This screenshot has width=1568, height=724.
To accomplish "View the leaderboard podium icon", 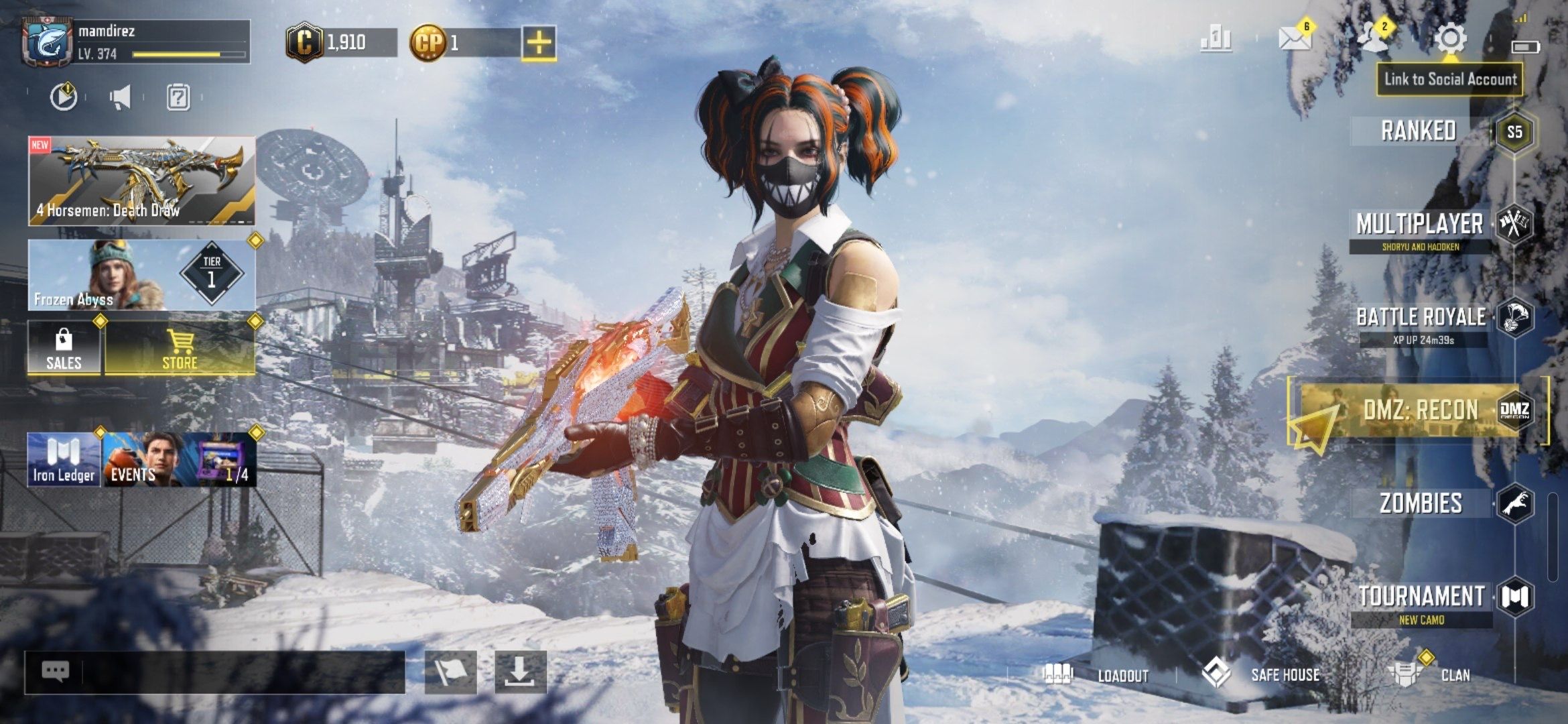I will pos(1216,39).
